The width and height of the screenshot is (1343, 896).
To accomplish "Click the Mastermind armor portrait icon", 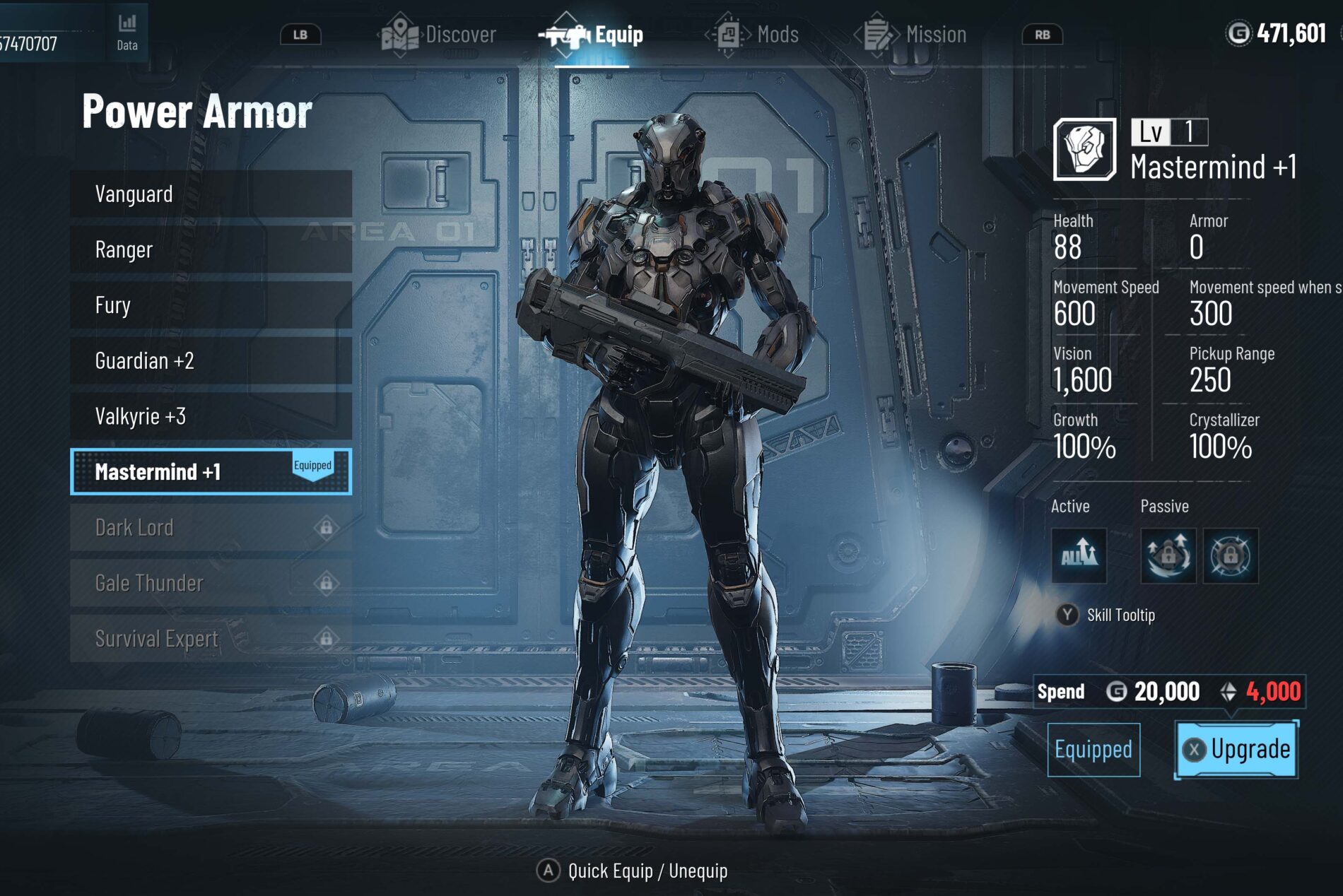I will click(1084, 150).
